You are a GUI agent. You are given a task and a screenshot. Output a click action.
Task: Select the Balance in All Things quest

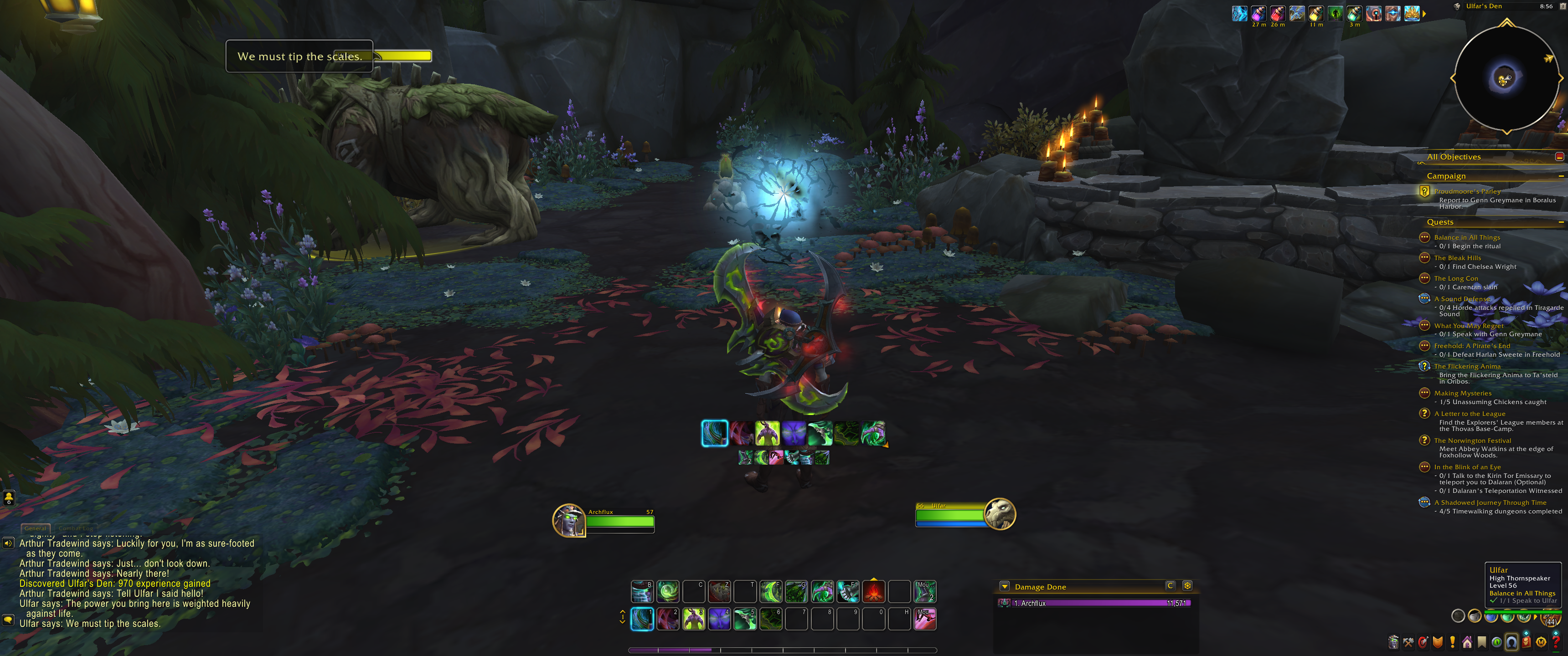(1466, 237)
